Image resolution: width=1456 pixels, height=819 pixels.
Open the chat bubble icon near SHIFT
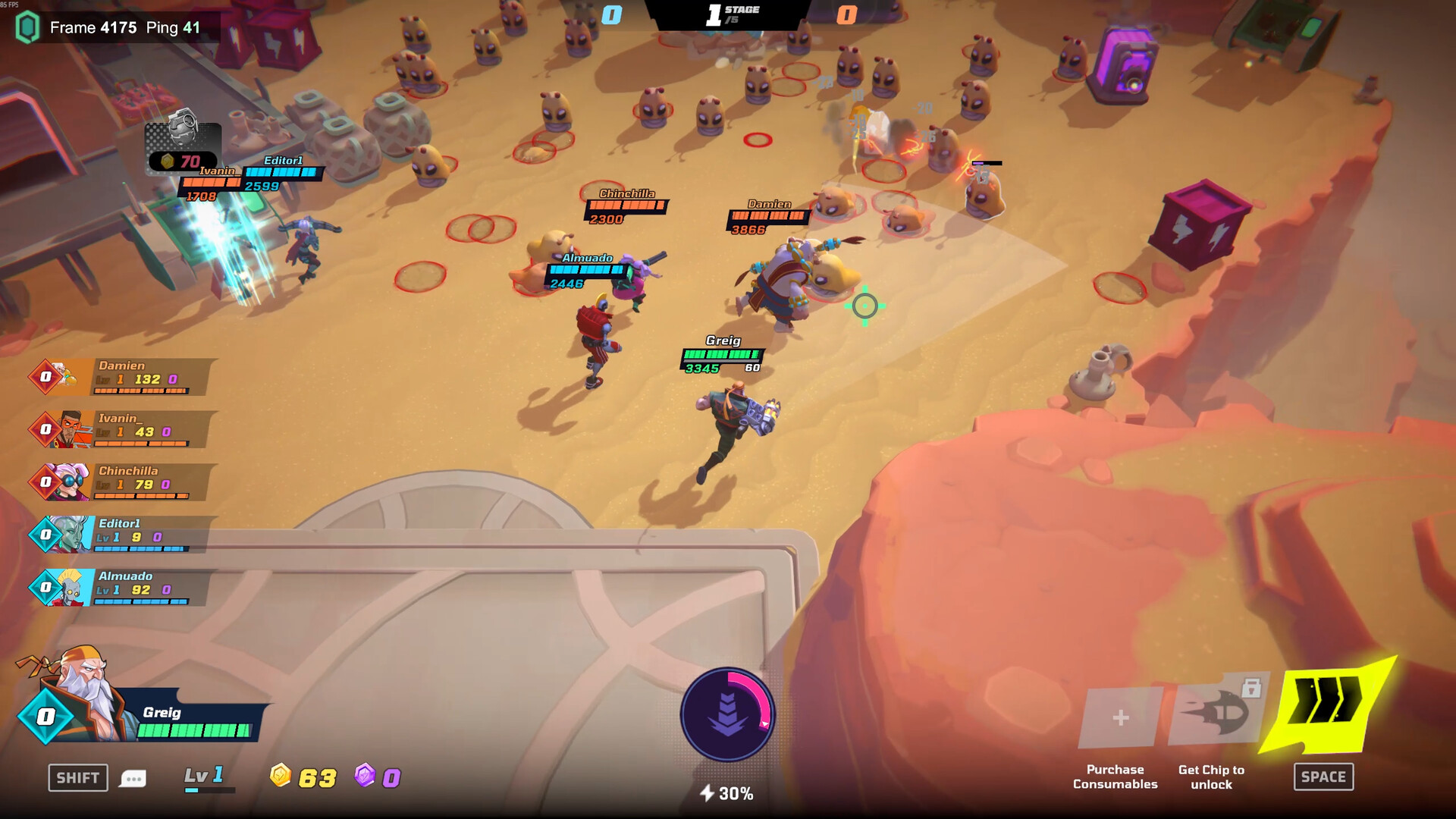pos(133,778)
